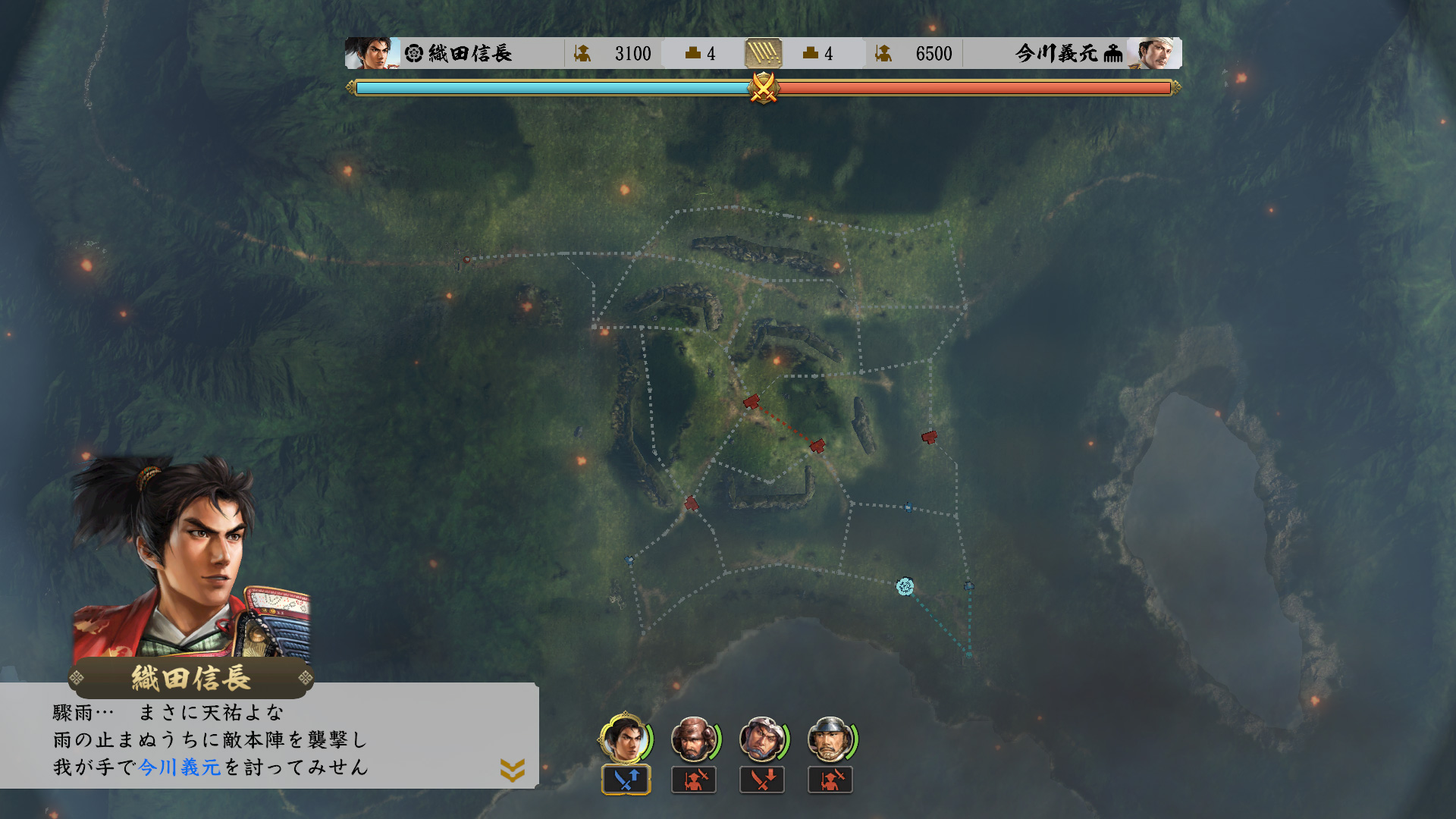Use the soldier tactic under the gray-bearded officer
The height and width of the screenshot is (819, 1456).
coord(830,780)
